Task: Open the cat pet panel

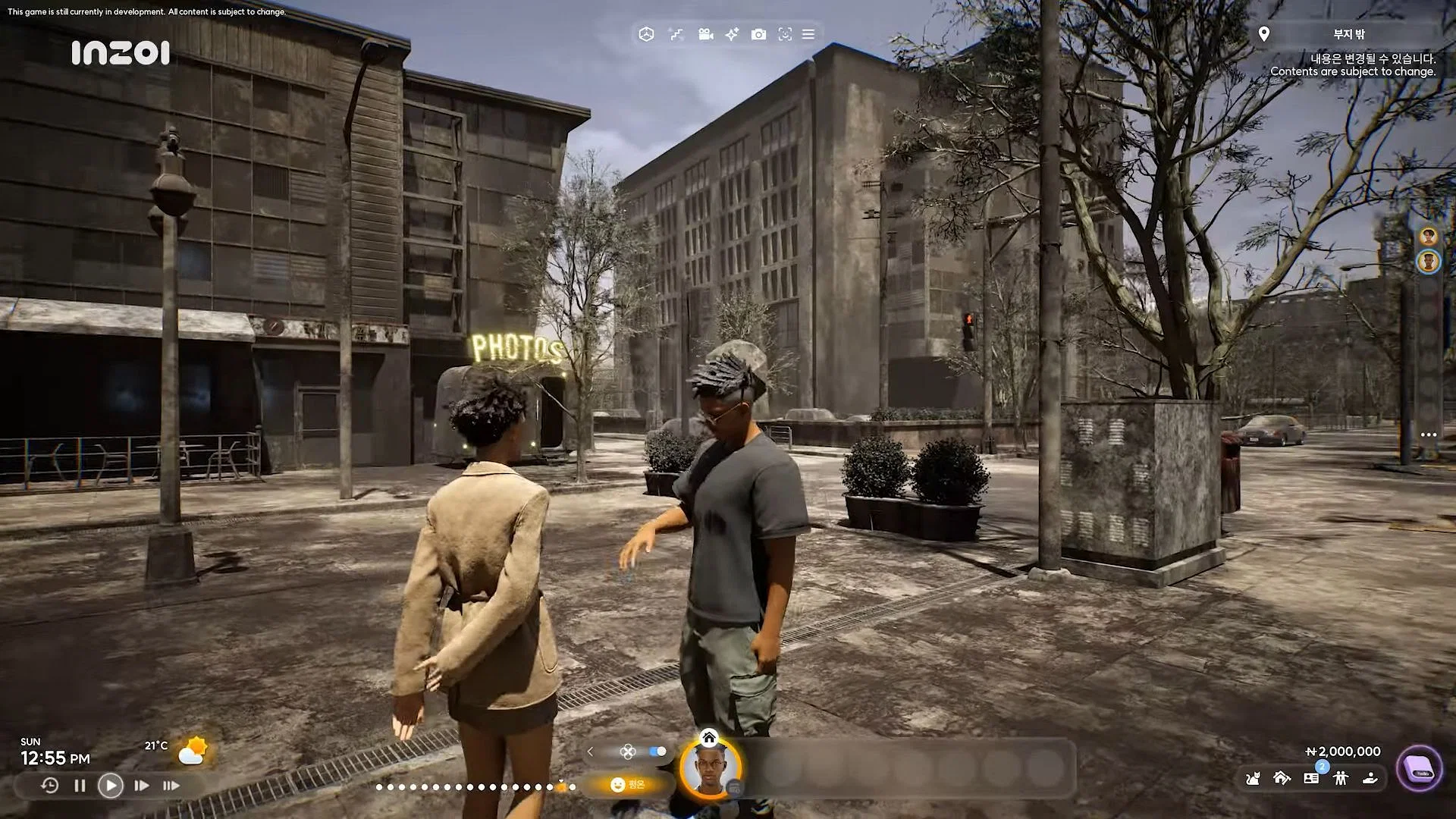Action: coord(1253,778)
